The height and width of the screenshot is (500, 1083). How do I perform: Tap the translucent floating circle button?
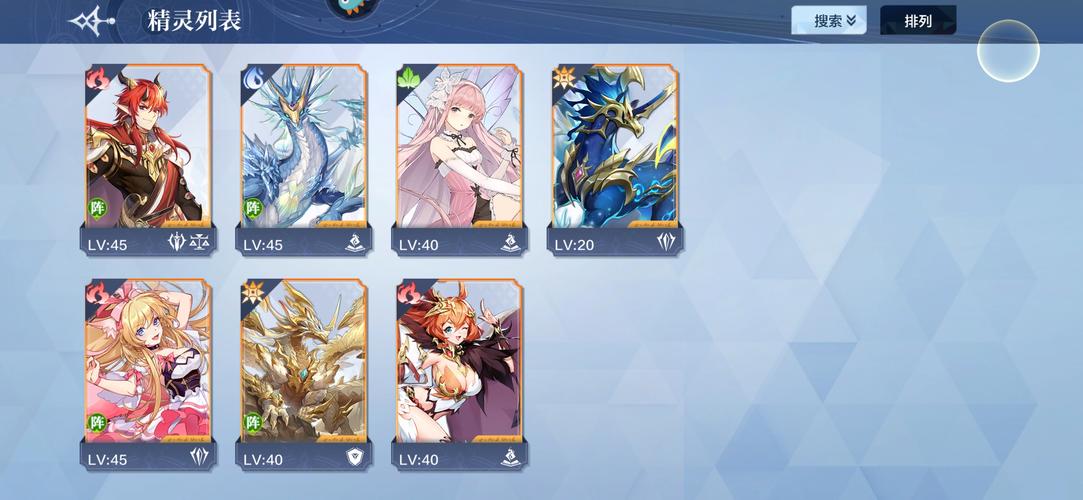(1008, 50)
